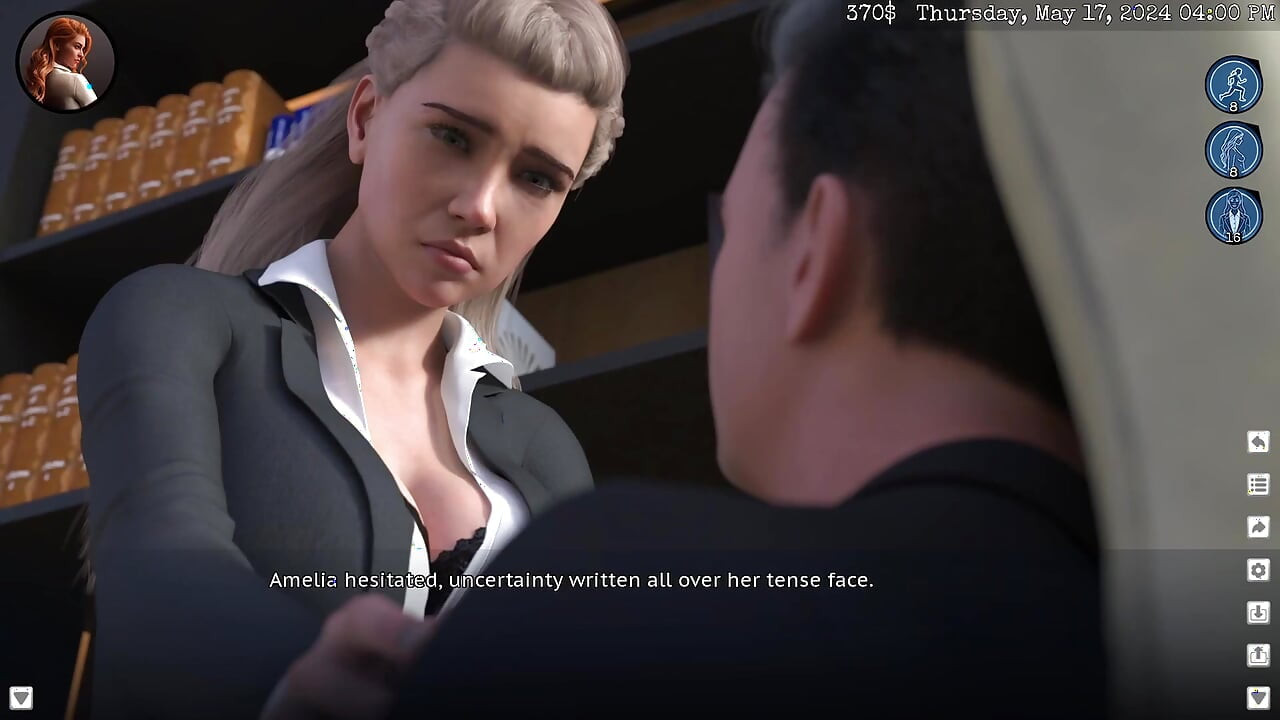Collapse the side menu with the bottom-right triangle
This screenshot has width=1280, height=720.
pos(1258,697)
